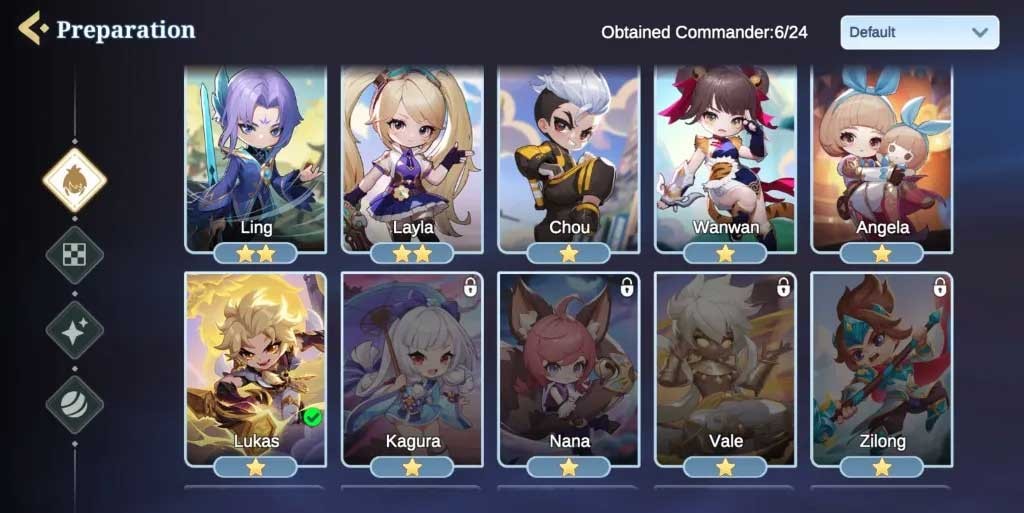View the locked Kagura commander card
1024x513 pixels.
click(x=412, y=368)
